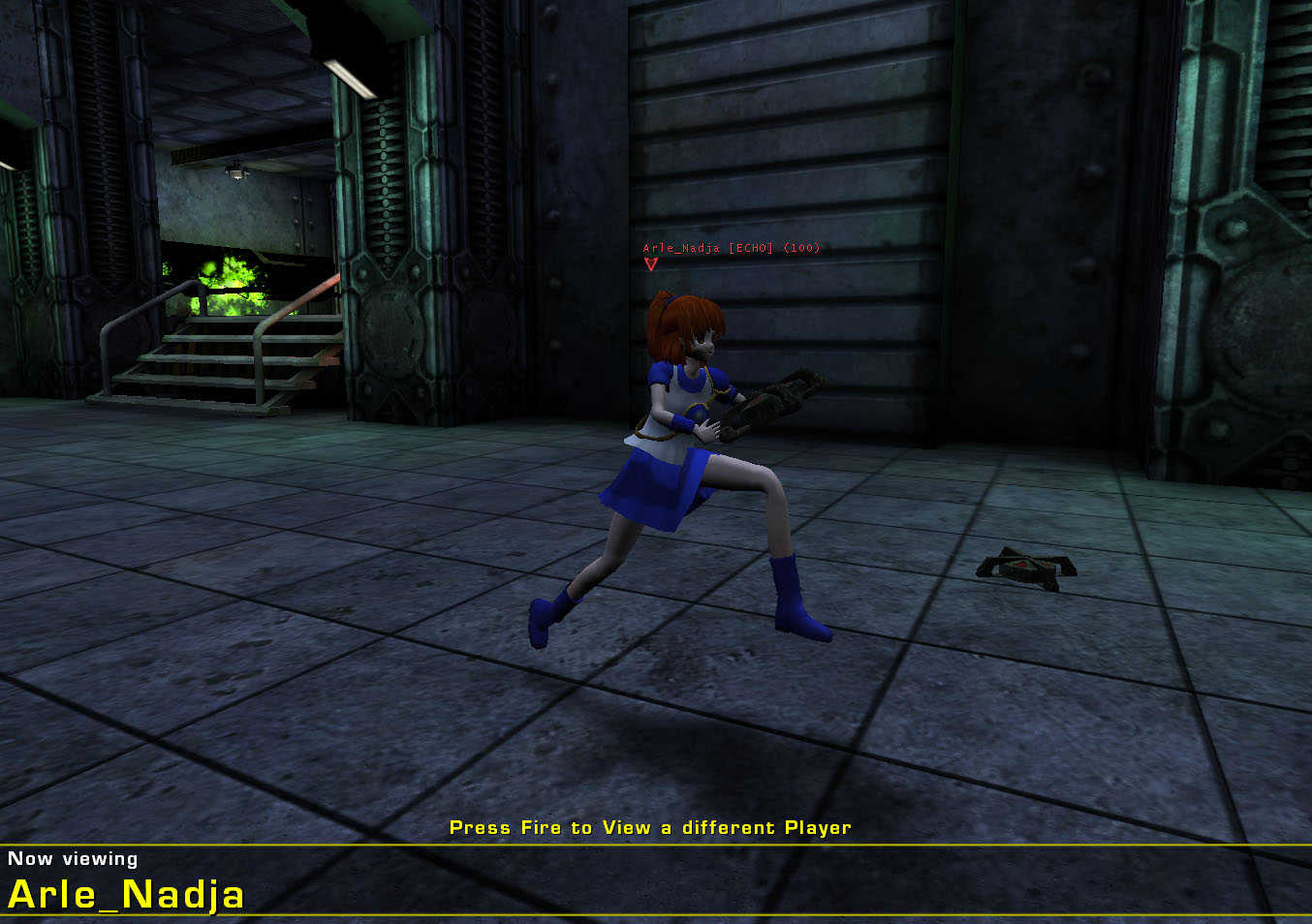Click the Now viewing label
This screenshot has height=924, width=1312.
tap(73, 858)
